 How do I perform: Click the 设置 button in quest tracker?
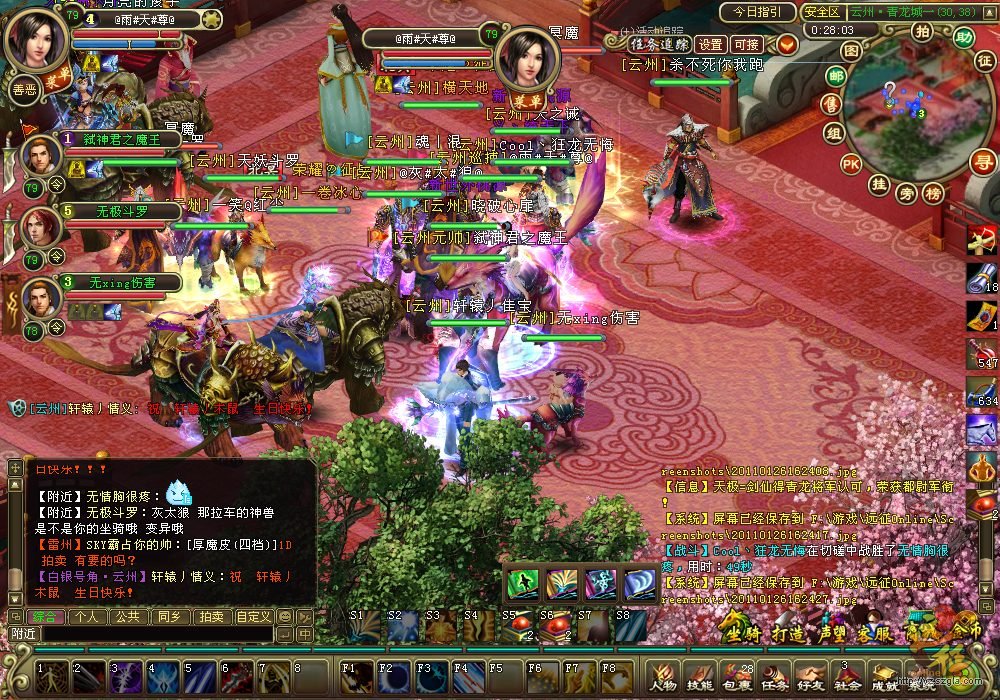[710, 44]
